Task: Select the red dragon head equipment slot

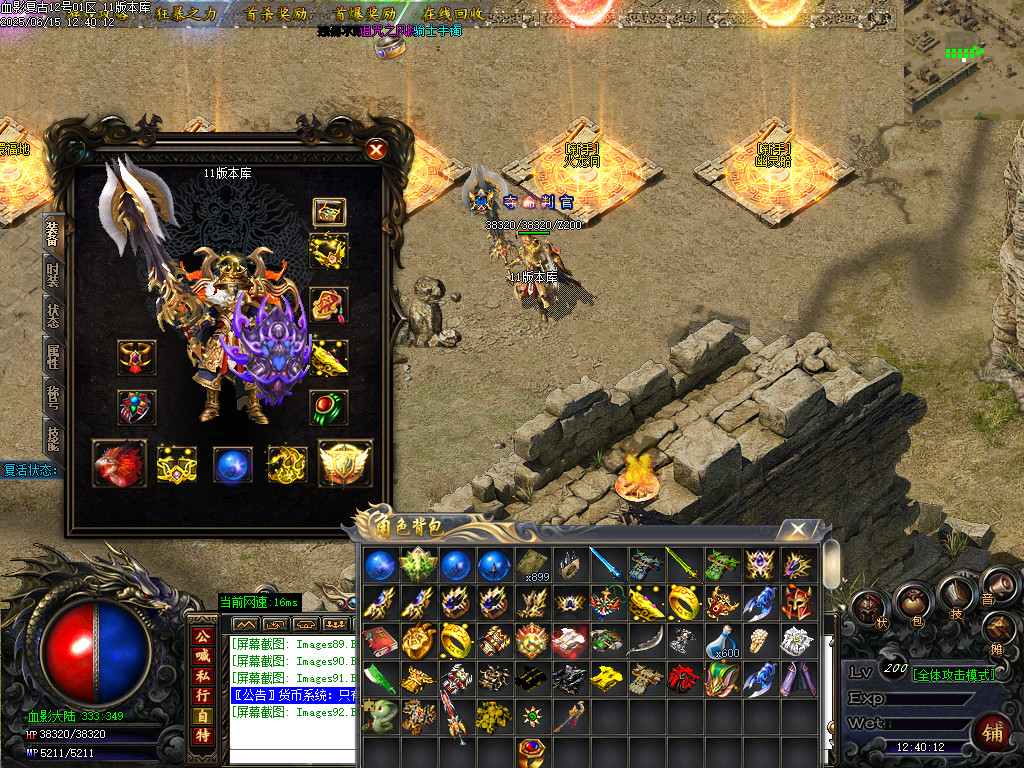Action: pyautogui.click(x=119, y=464)
